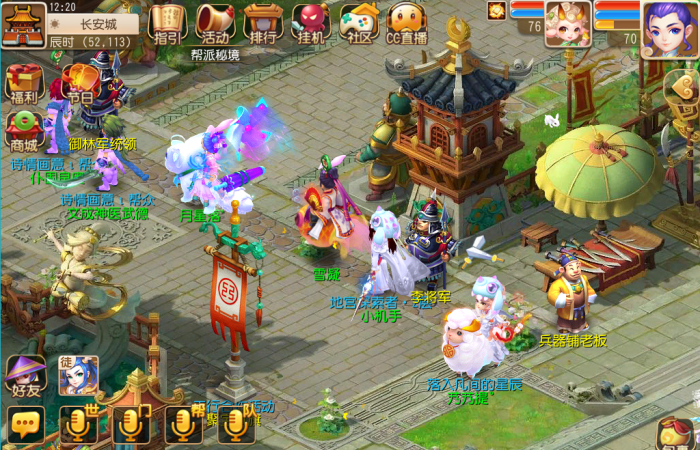This screenshot has width=700, height=450.
Task: Activate 挂机 auto-battle mode
Action: pyautogui.click(x=311, y=22)
